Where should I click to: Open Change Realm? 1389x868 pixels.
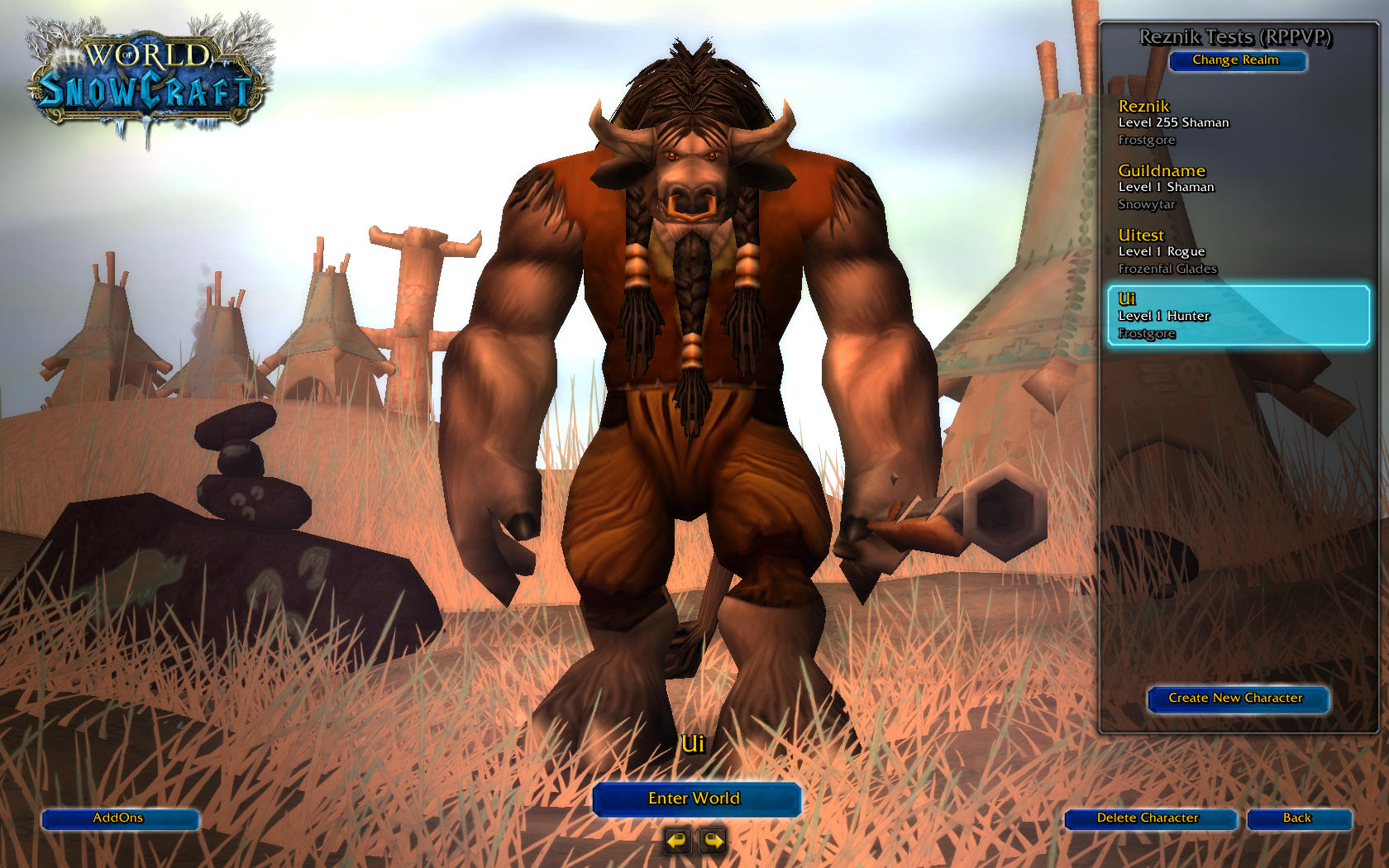pos(1238,60)
